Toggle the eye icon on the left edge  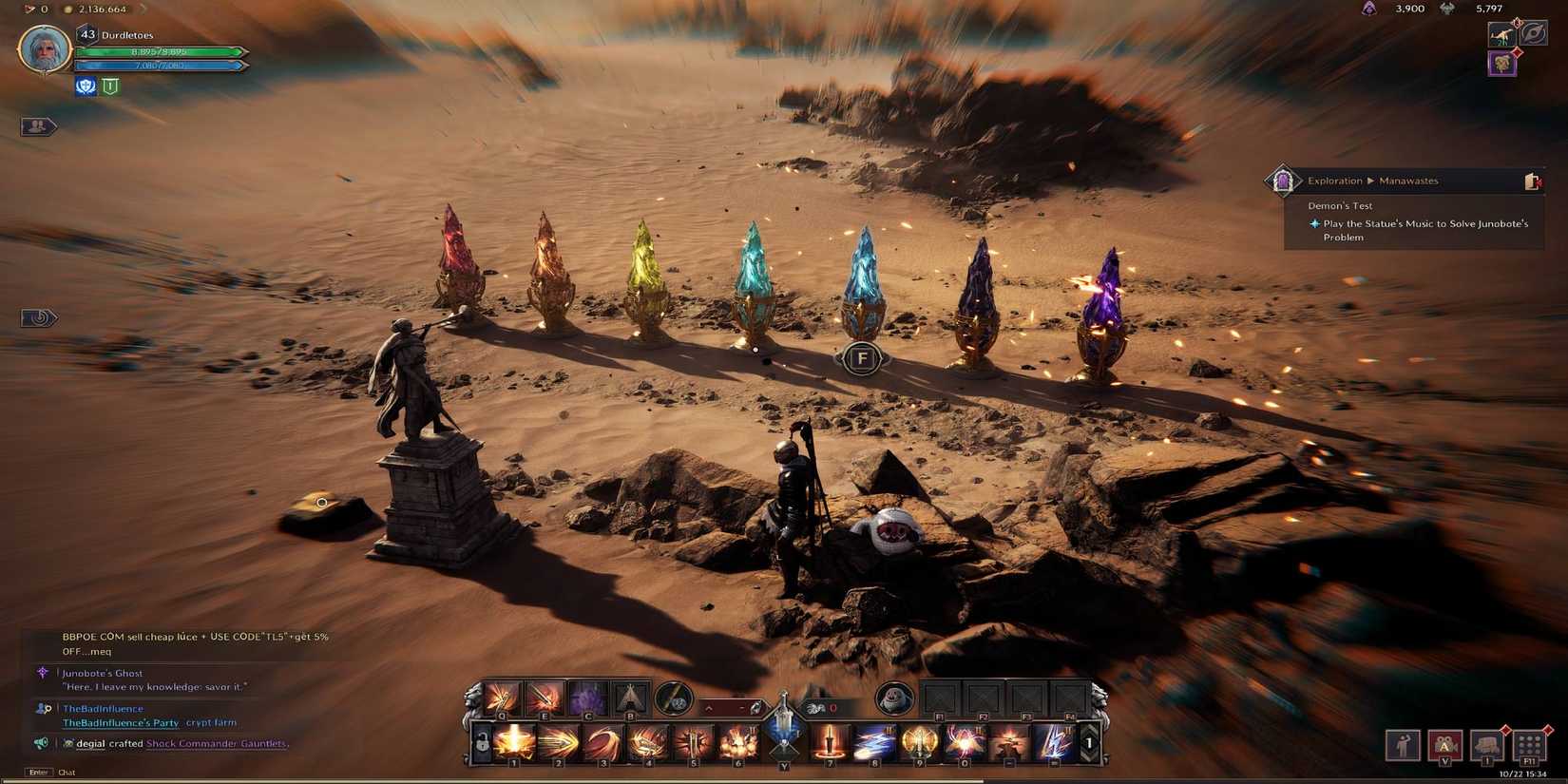[36, 318]
